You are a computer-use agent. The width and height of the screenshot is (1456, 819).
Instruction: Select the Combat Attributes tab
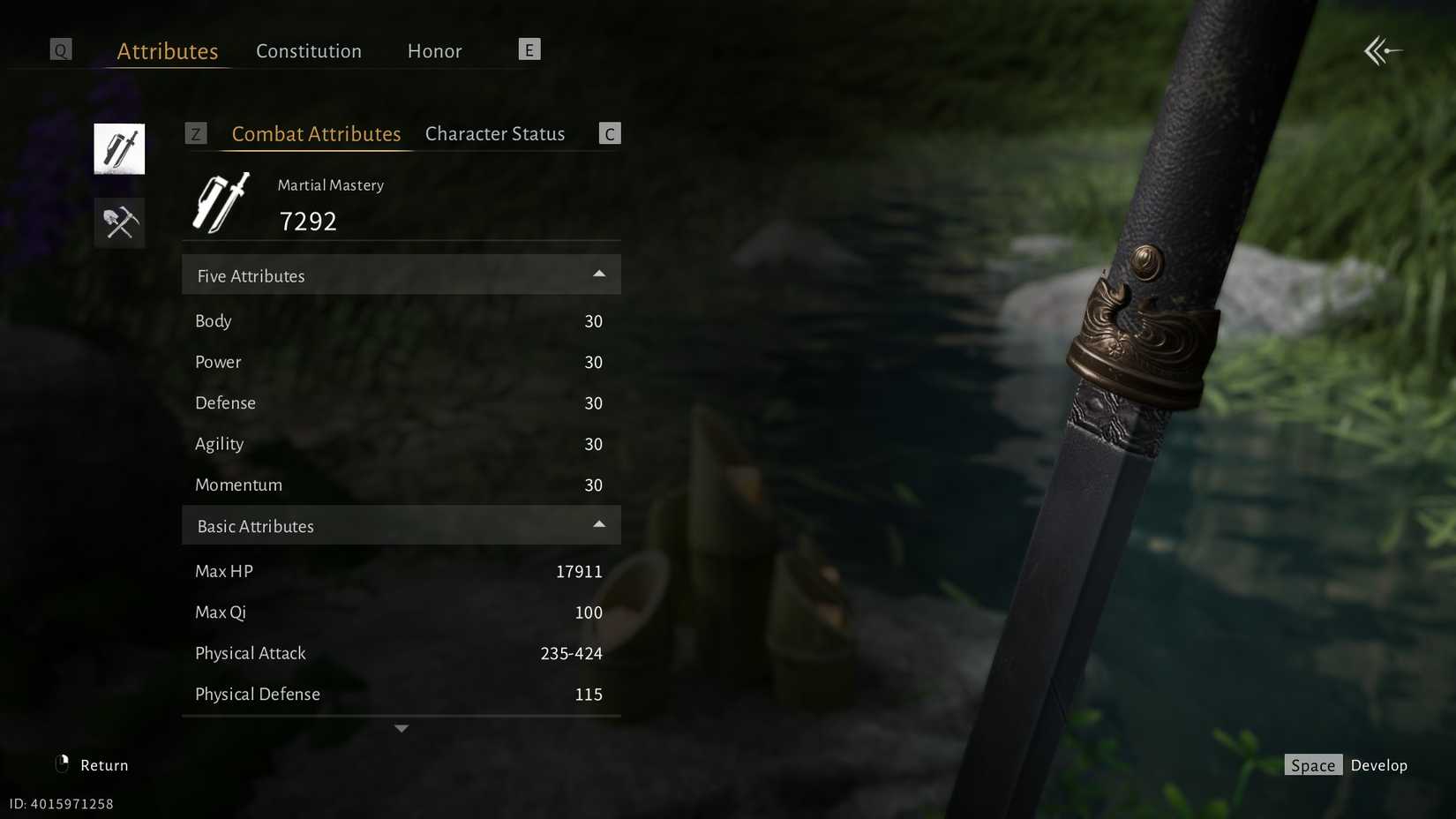(x=316, y=133)
